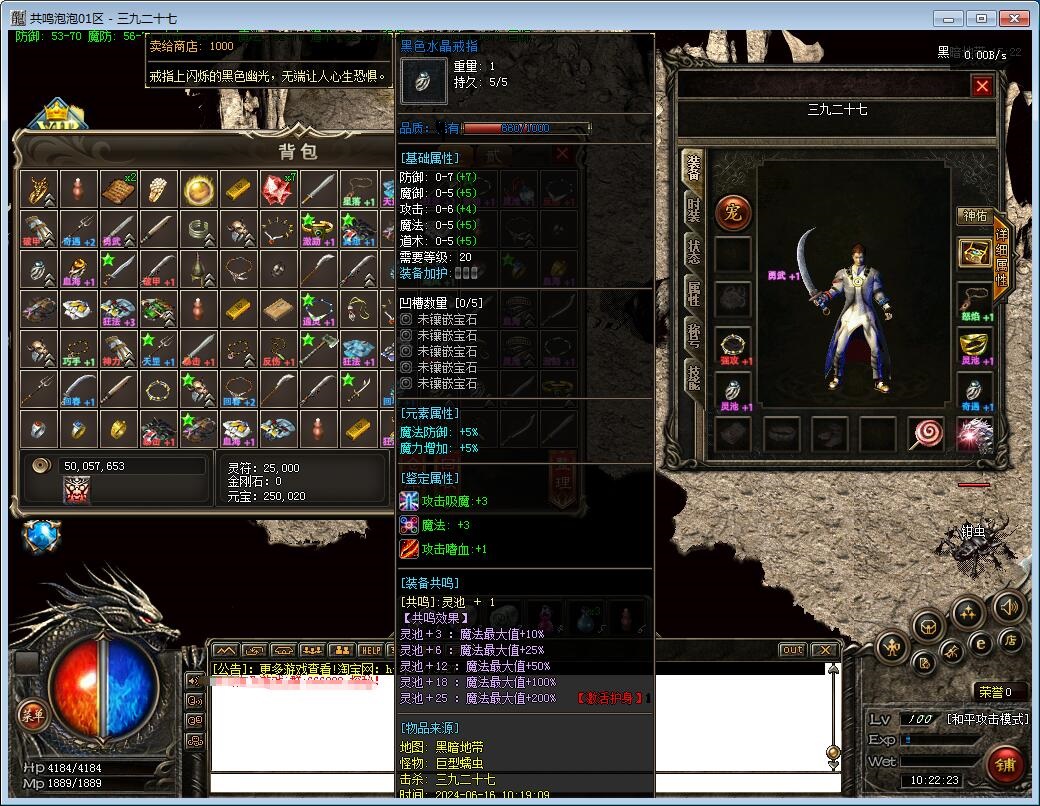The width and height of the screenshot is (1040, 806).
Task: Maximize the game window
Action: (x=982, y=19)
